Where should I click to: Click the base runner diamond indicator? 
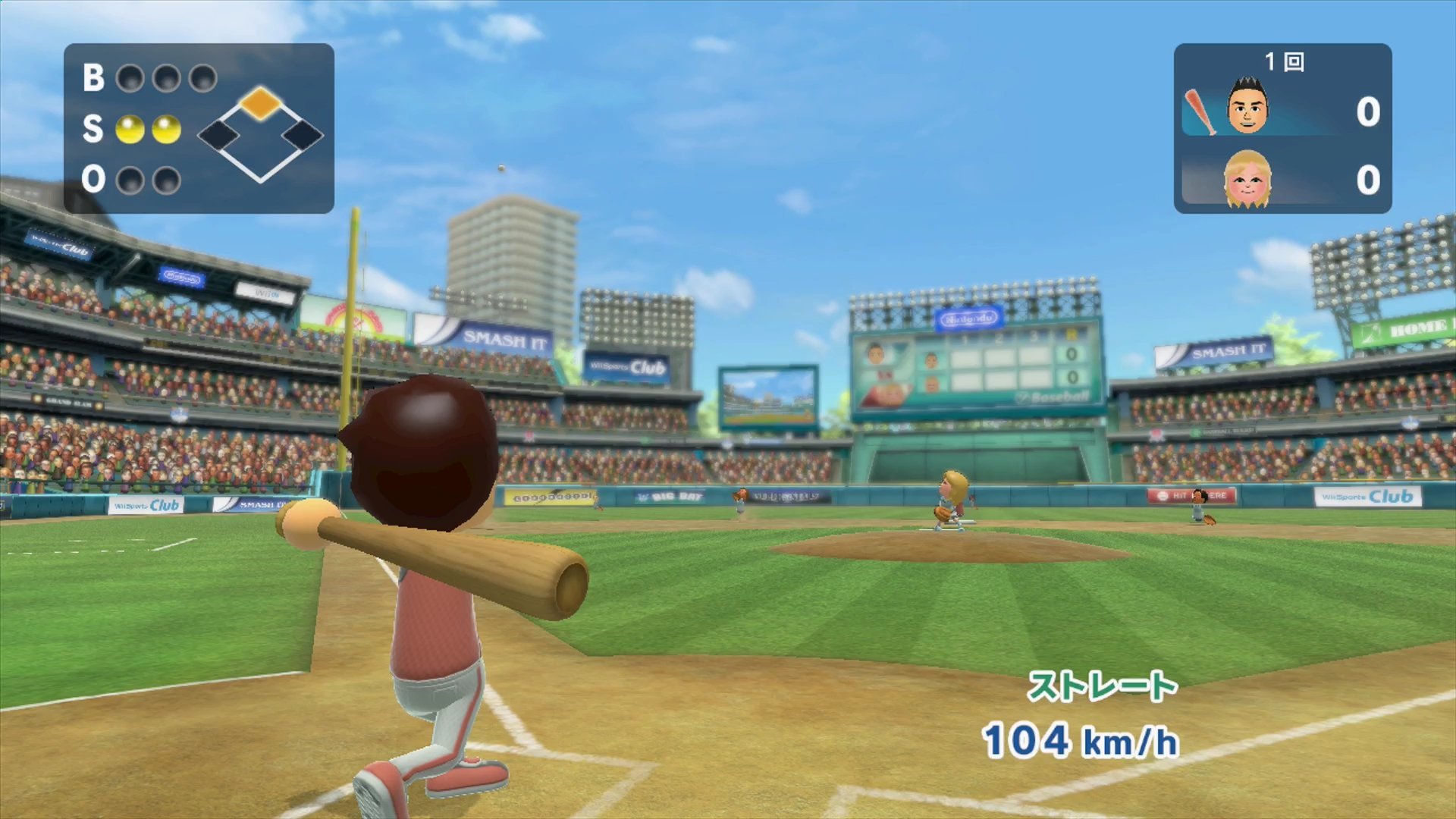pyautogui.click(x=260, y=134)
